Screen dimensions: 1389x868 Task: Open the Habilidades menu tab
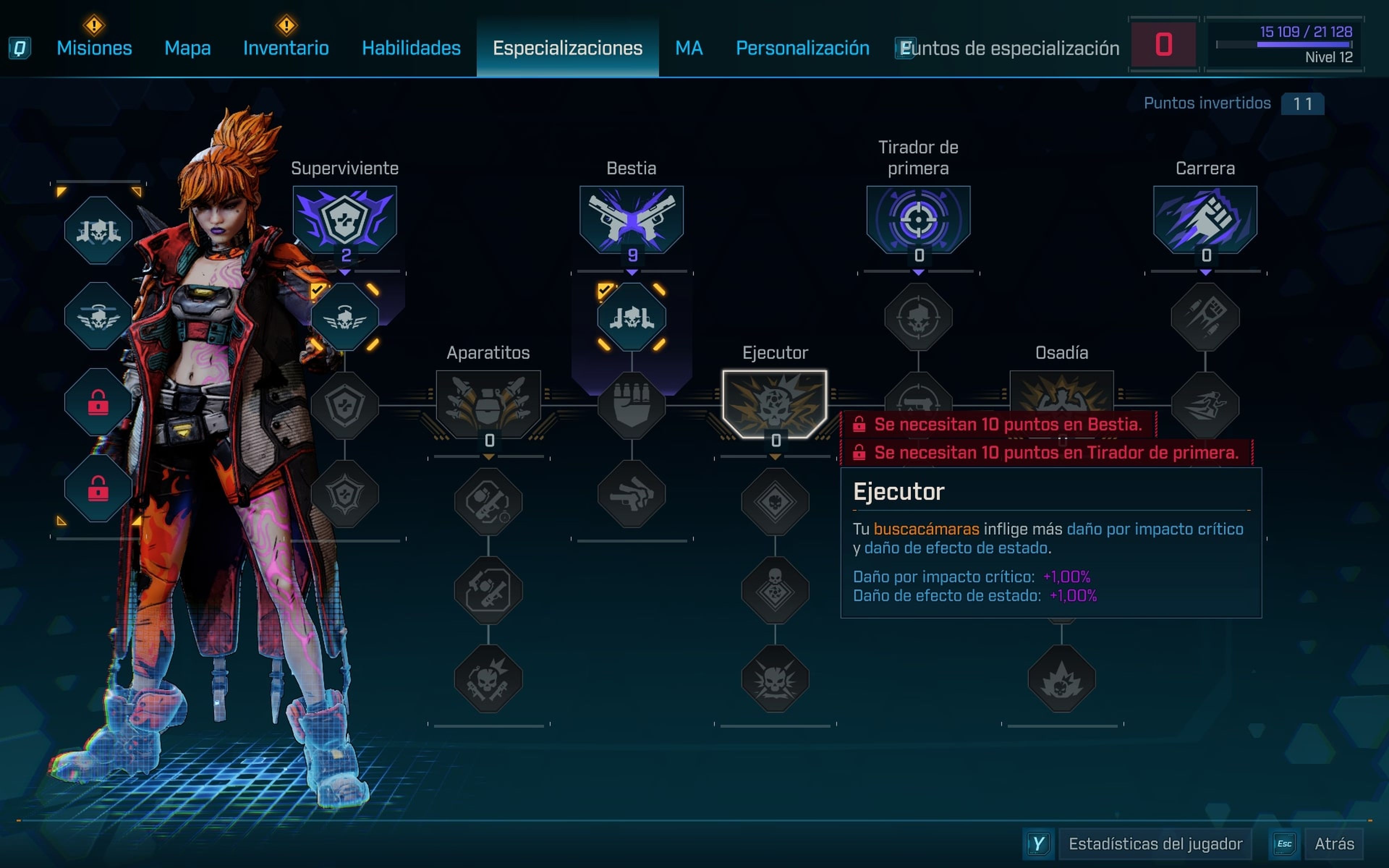(x=411, y=48)
